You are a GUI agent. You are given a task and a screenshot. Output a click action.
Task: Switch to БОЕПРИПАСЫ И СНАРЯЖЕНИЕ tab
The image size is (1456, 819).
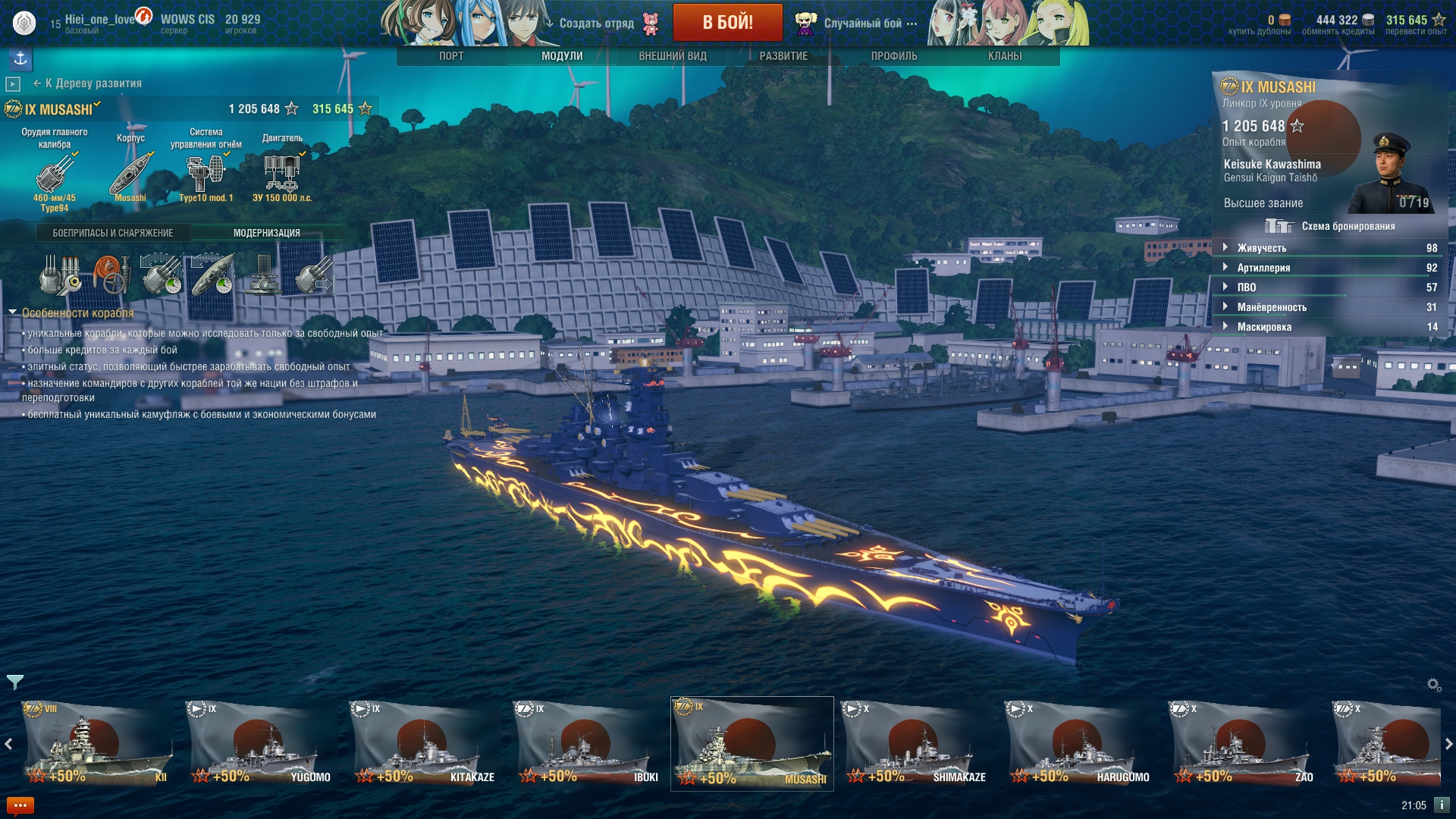(113, 233)
